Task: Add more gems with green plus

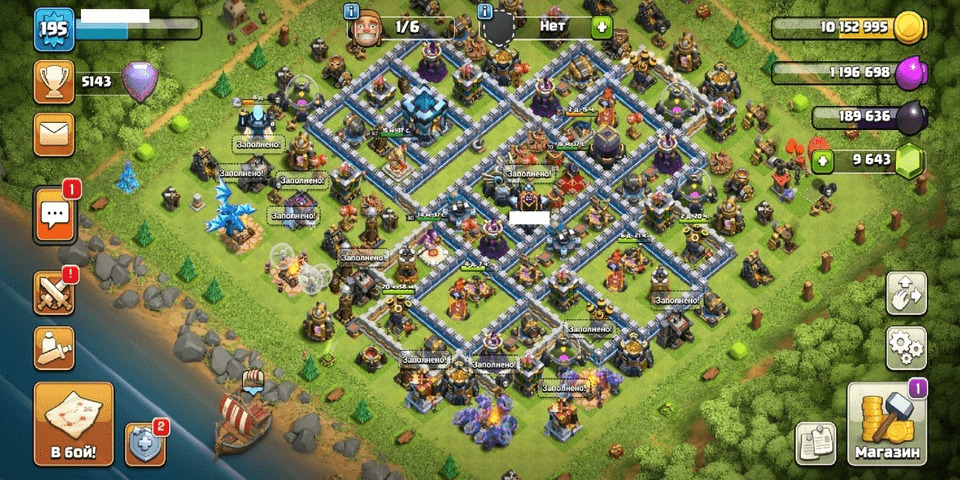Action: (823, 160)
